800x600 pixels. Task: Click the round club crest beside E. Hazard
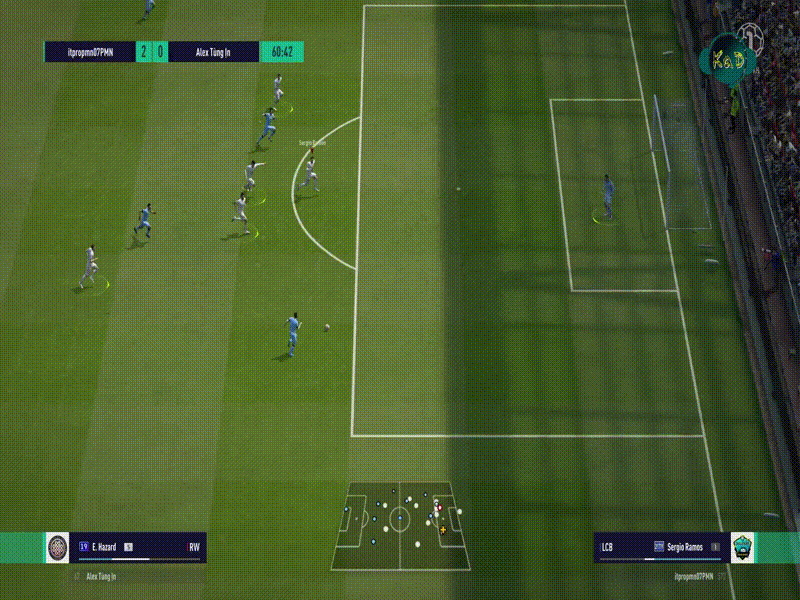click(x=58, y=548)
